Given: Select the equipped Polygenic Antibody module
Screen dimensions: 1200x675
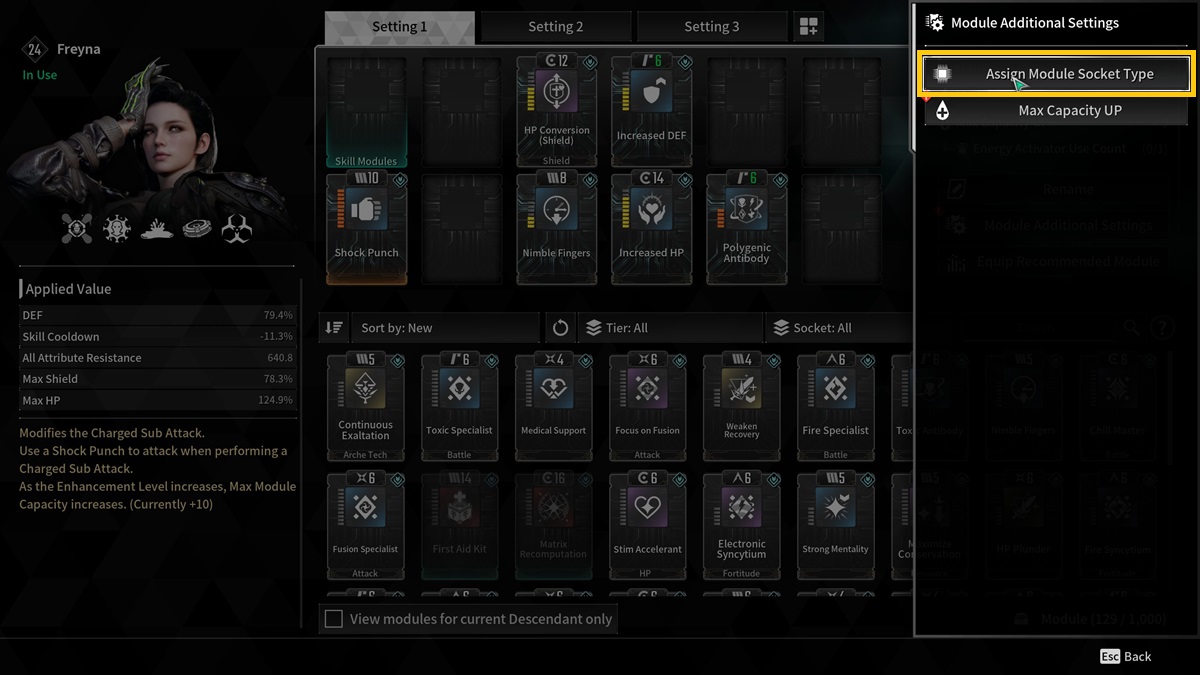Looking at the screenshot, I should (x=746, y=228).
